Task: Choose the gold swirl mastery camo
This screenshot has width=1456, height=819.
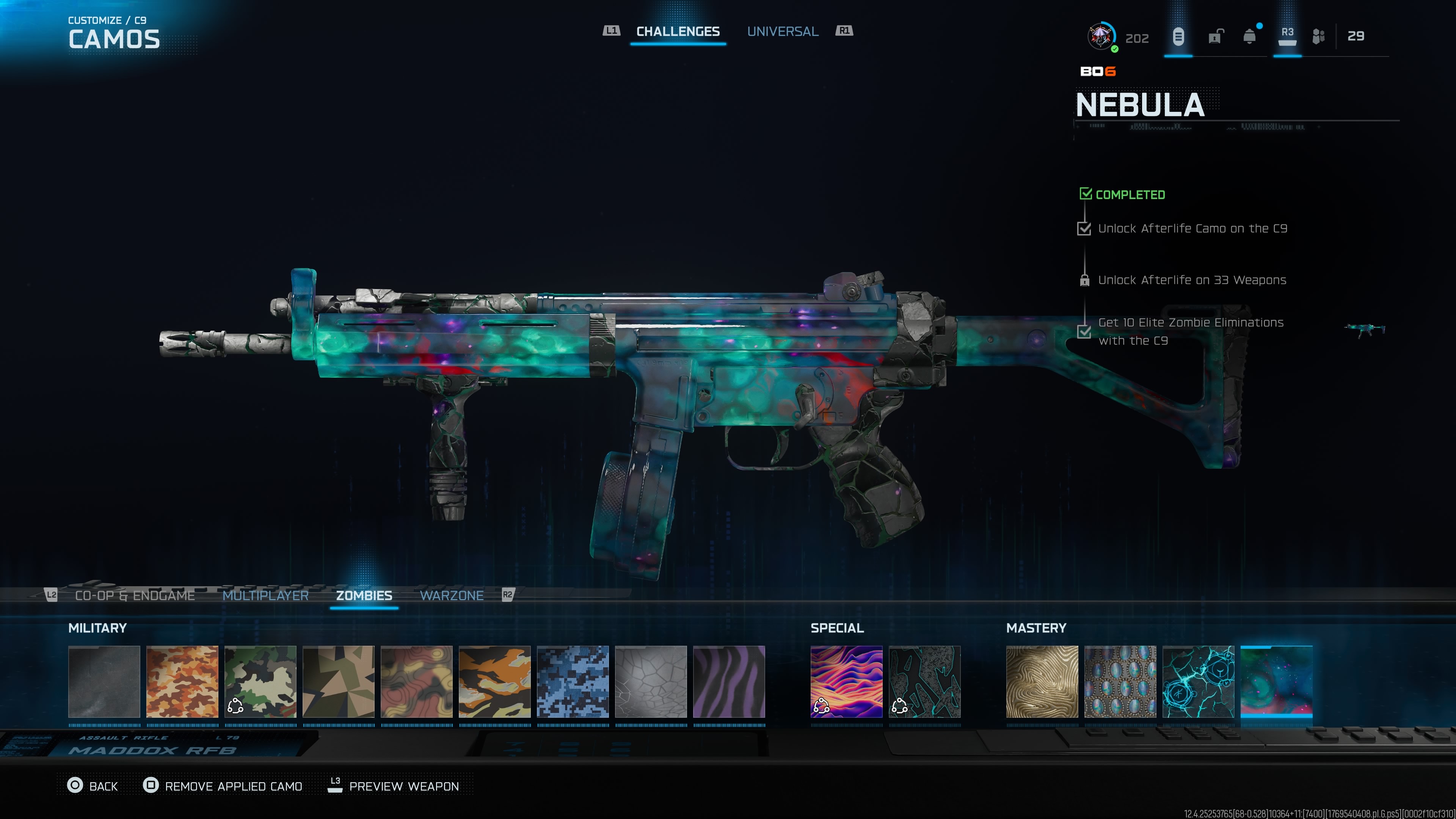Action: (x=1042, y=682)
